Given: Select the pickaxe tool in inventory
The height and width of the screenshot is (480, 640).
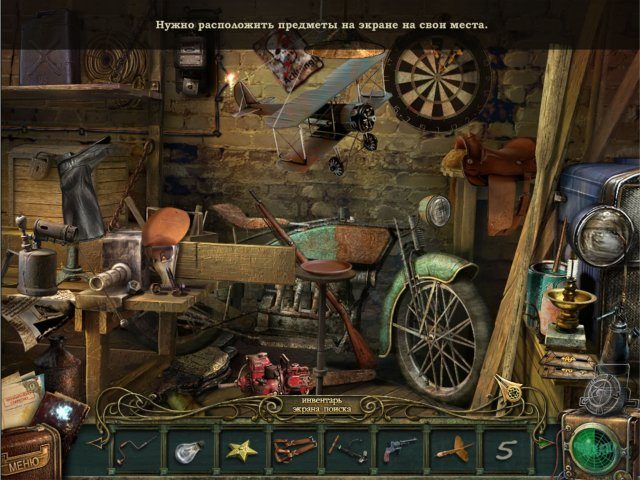Looking at the screenshot, I should pyautogui.click(x=346, y=449).
